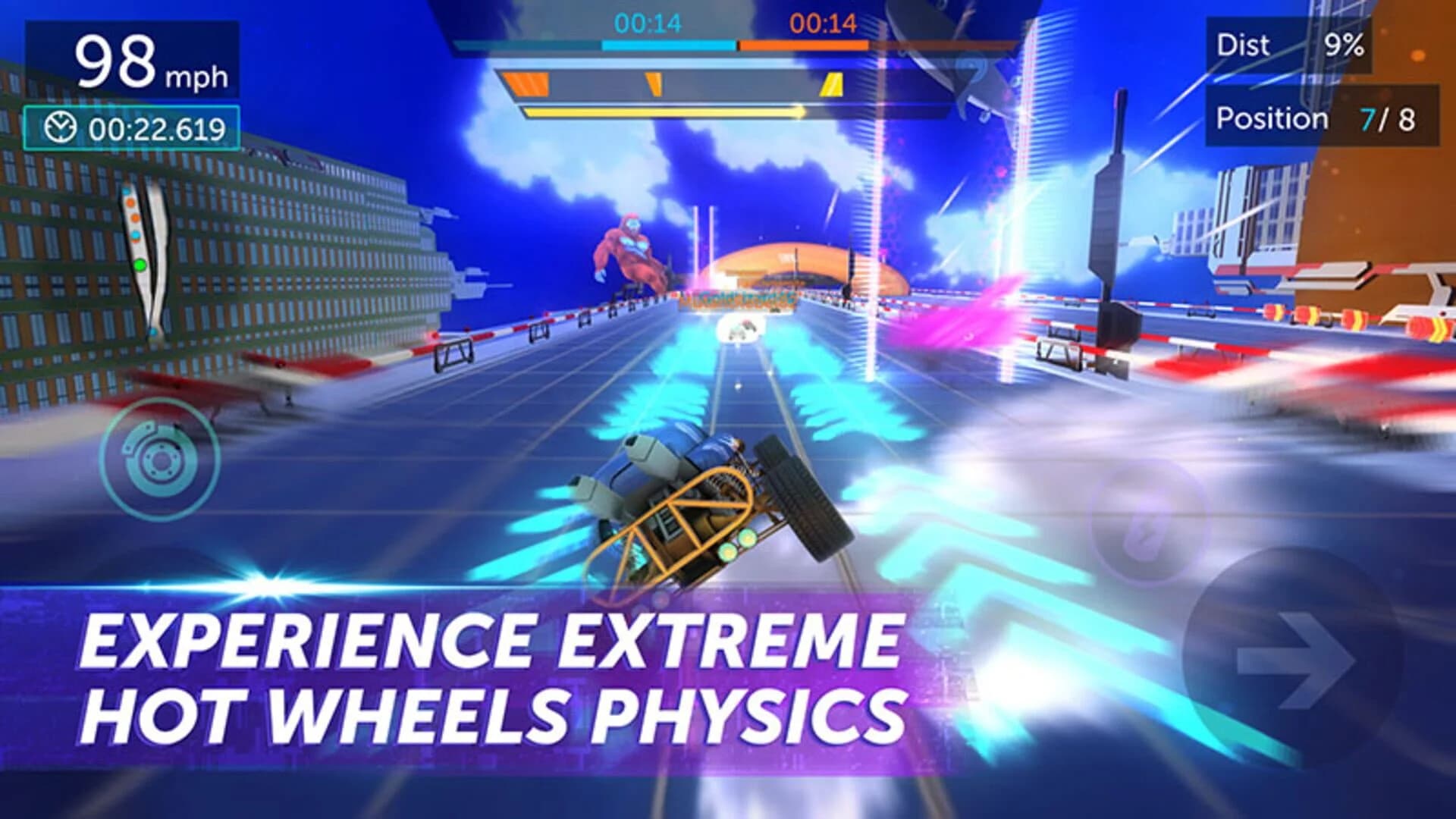Select the Dist stat tab
The image size is (1456, 819).
(1246, 45)
